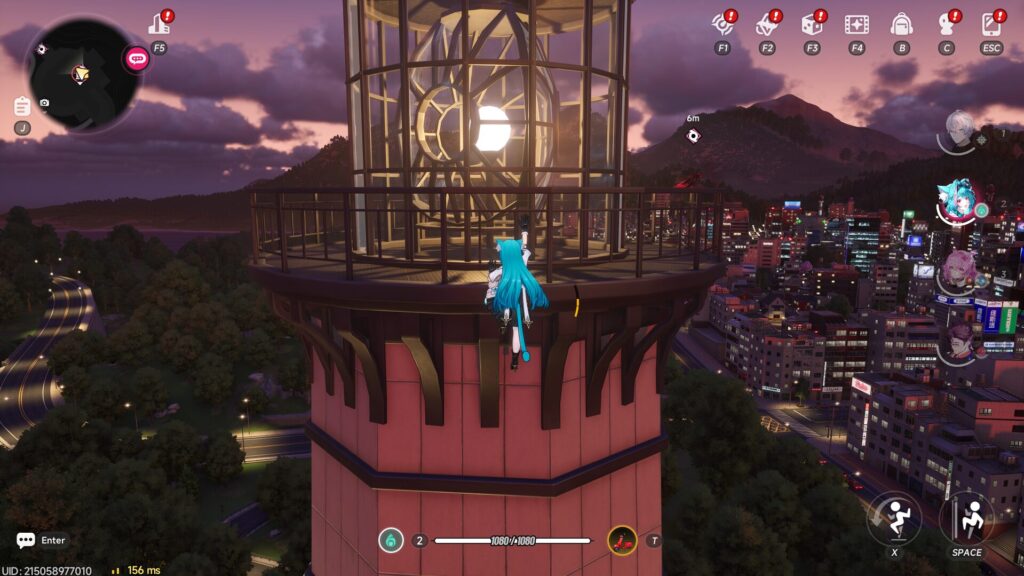Activate the drop-down action button

(x=893, y=517)
